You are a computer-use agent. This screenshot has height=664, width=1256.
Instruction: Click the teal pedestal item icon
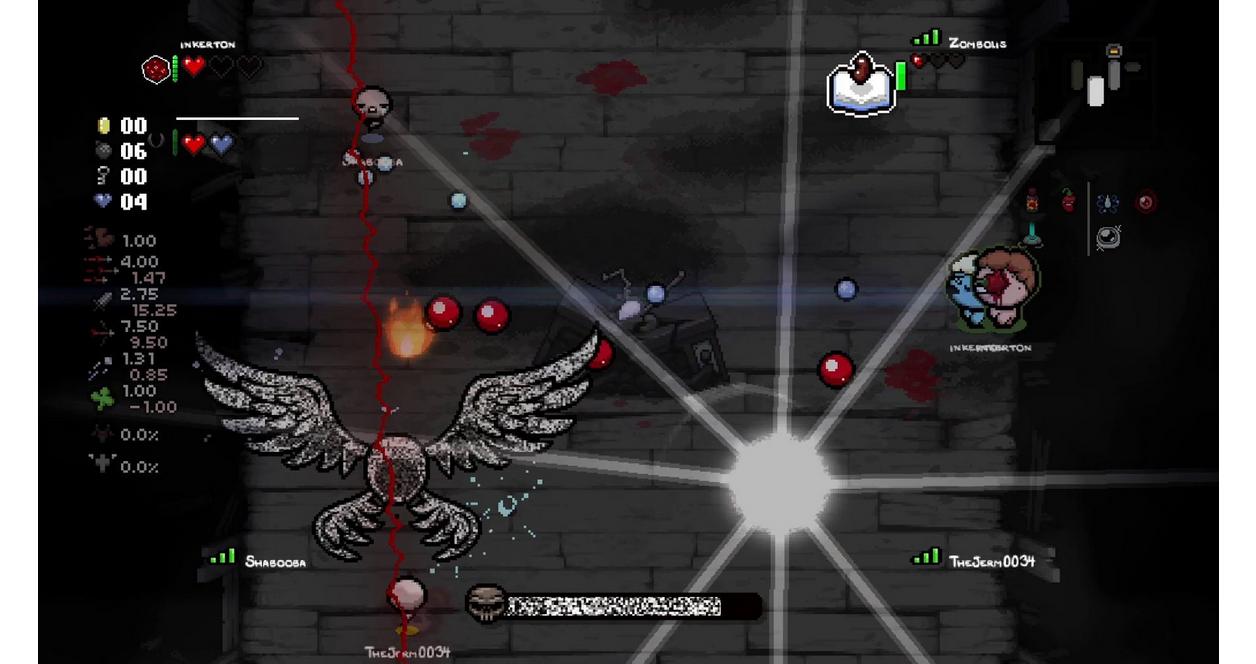[1033, 236]
